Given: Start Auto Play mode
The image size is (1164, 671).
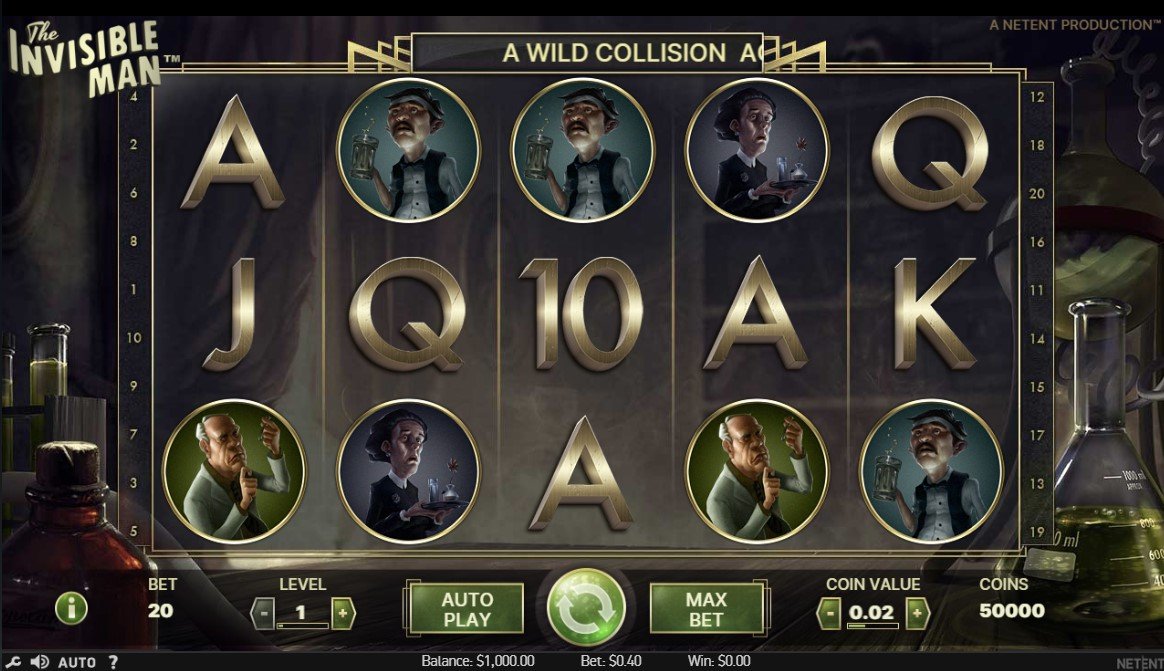Looking at the screenshot, I should [467, 609].
